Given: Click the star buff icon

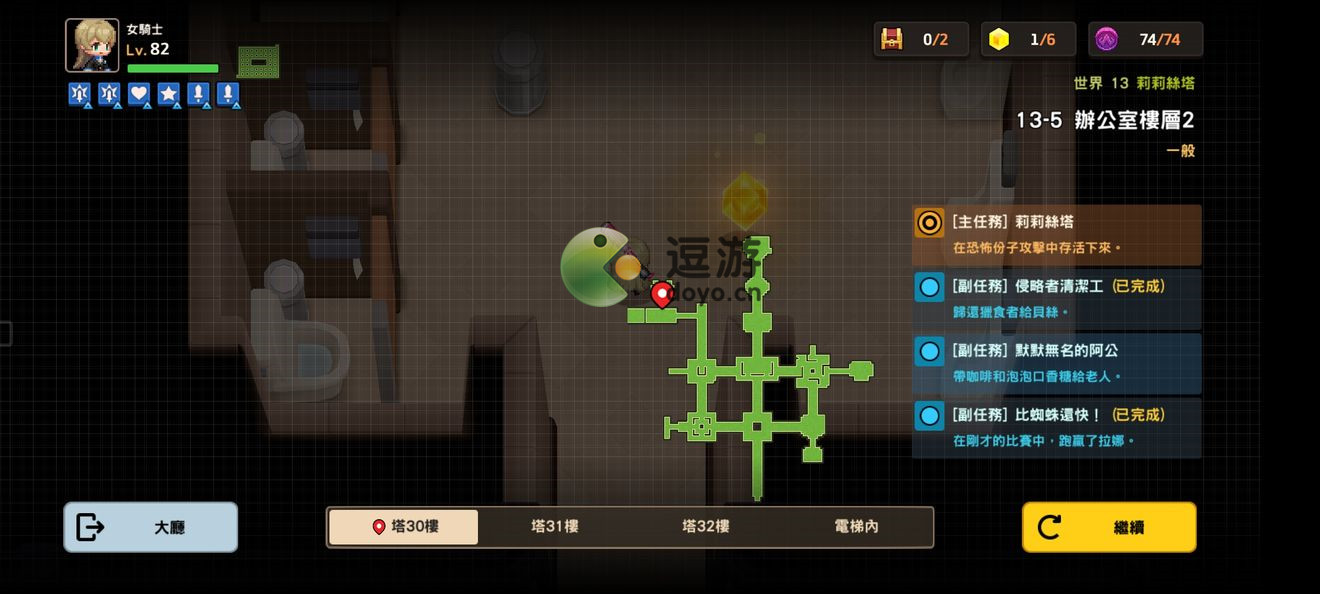Looking at the screenshot, I should (x=169, y=94).
